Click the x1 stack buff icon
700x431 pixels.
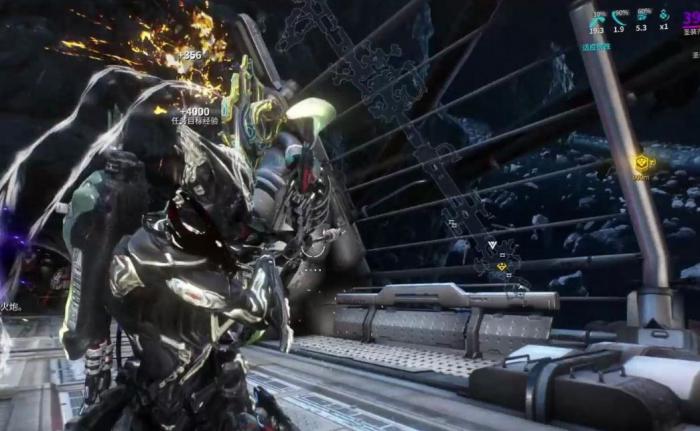pos(664,16)
